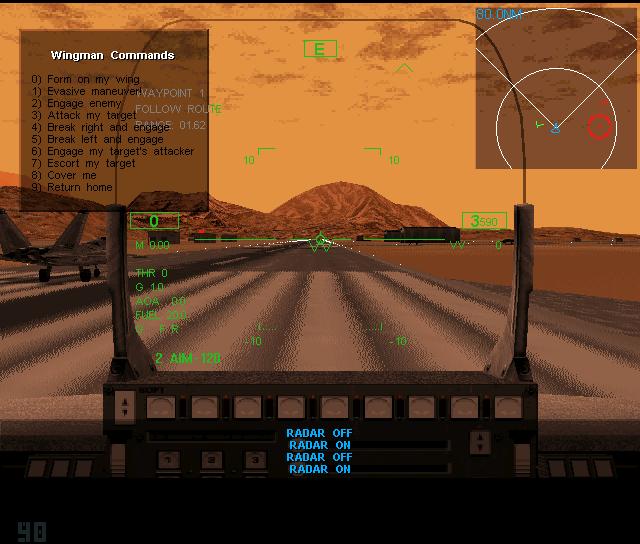Viewport: 640px width, 544px height.
Task: Order the wingman to Engage enemy
Action: point(76,103)
